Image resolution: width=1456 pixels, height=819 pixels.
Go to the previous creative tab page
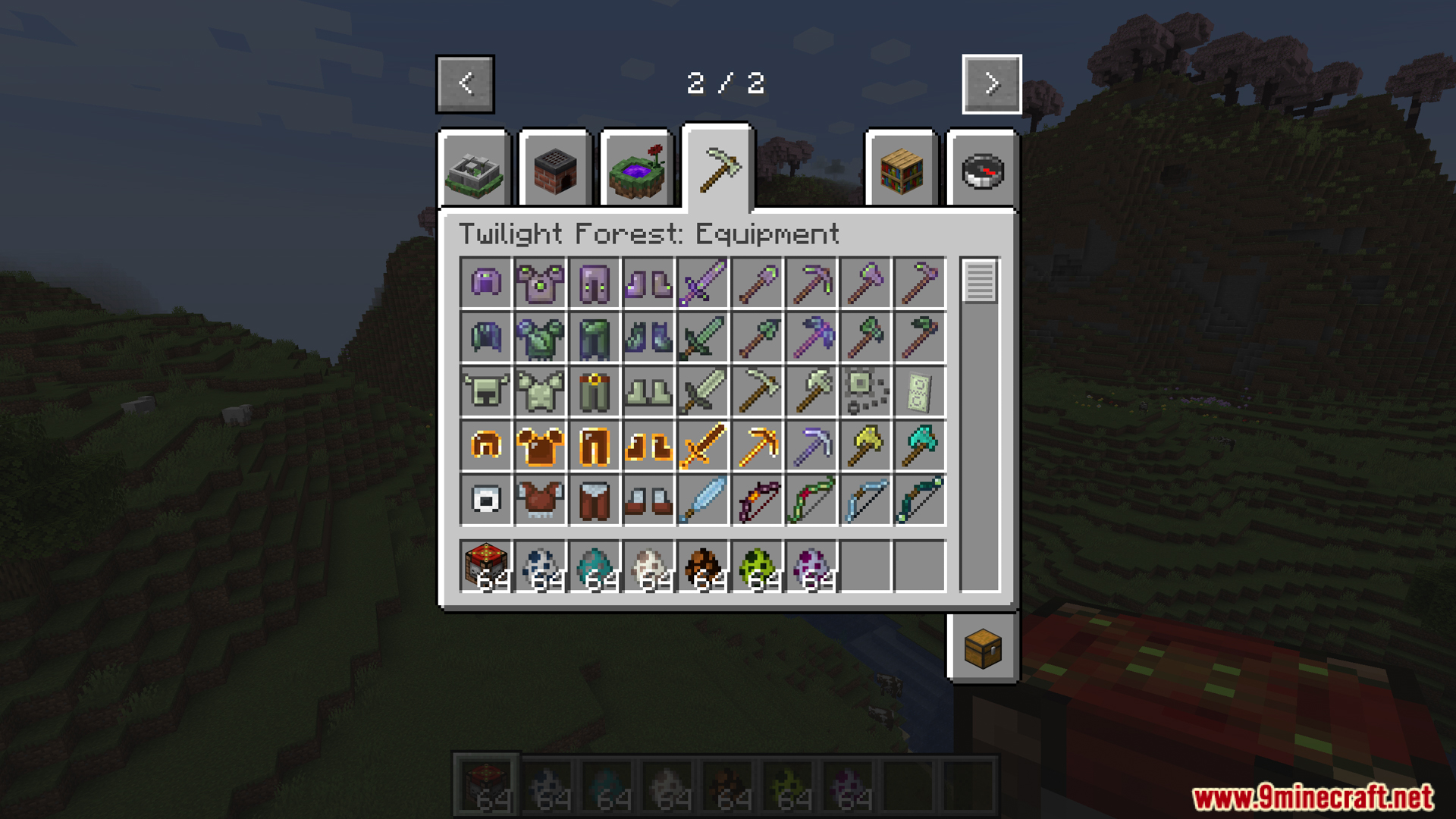(465, 83)
